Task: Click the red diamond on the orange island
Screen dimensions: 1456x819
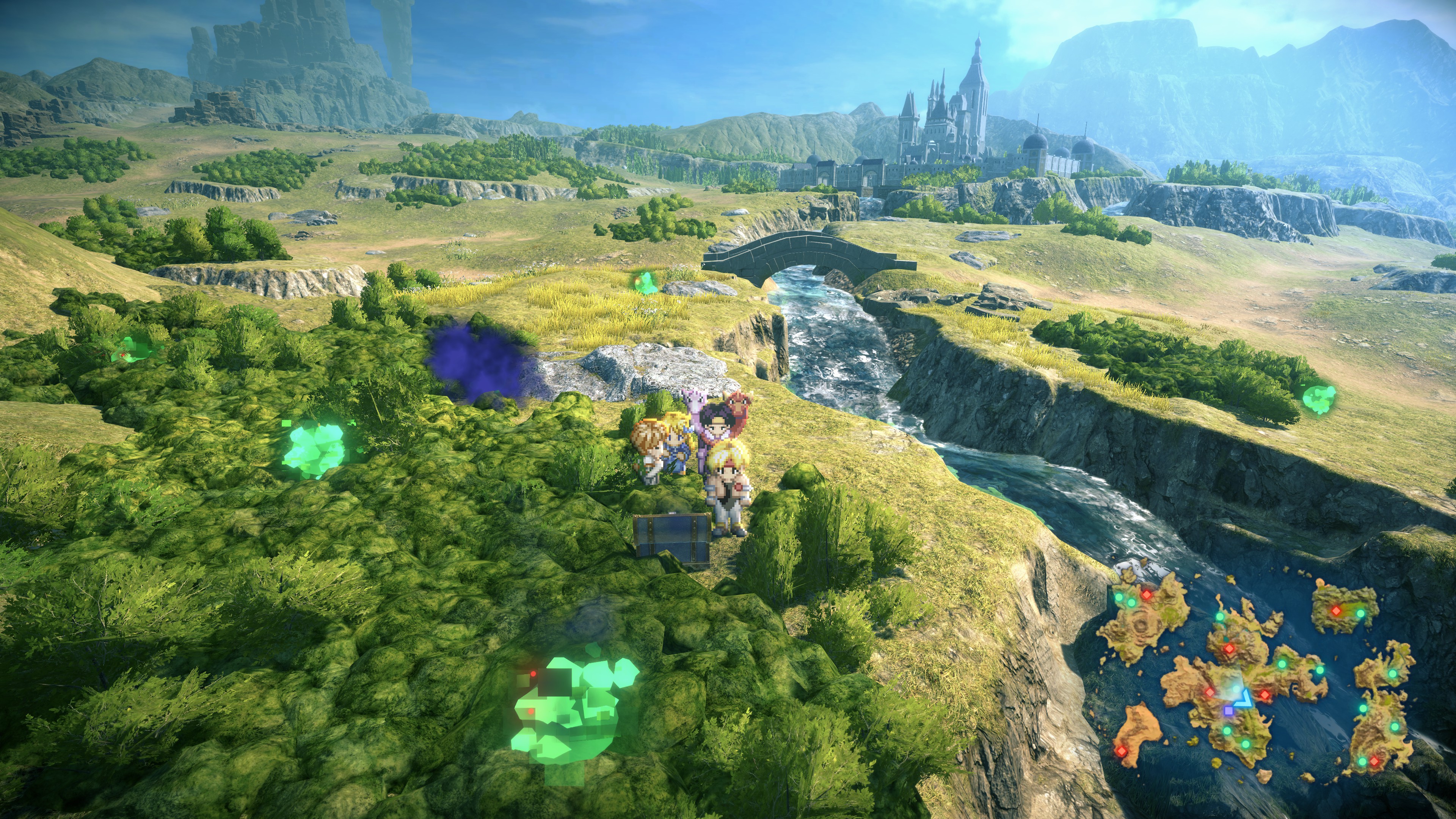Action: coord(1122,751)
